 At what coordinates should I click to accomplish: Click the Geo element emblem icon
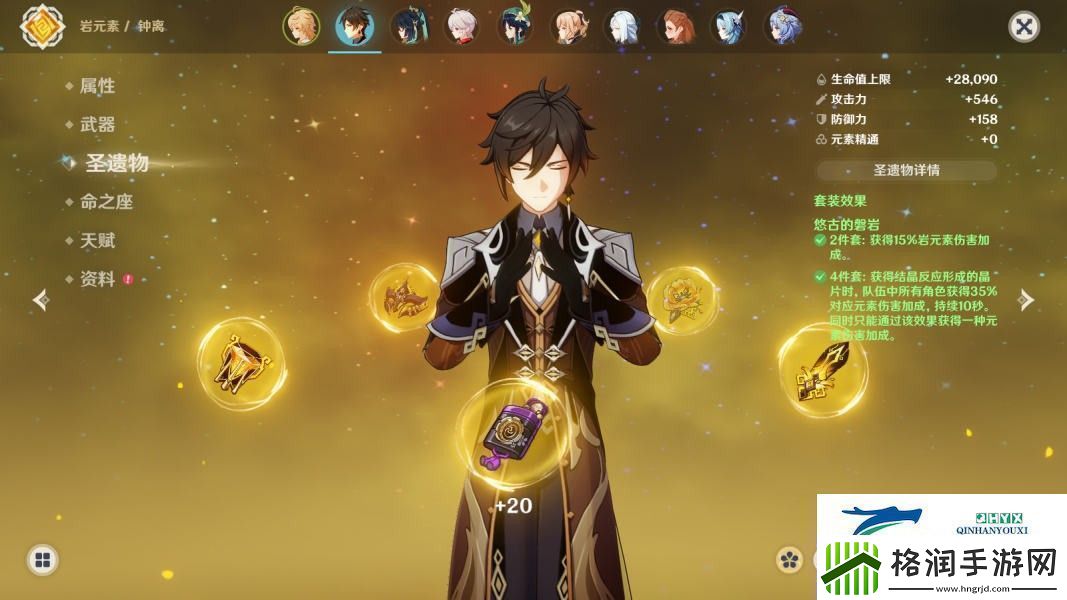tap(43, 27)
